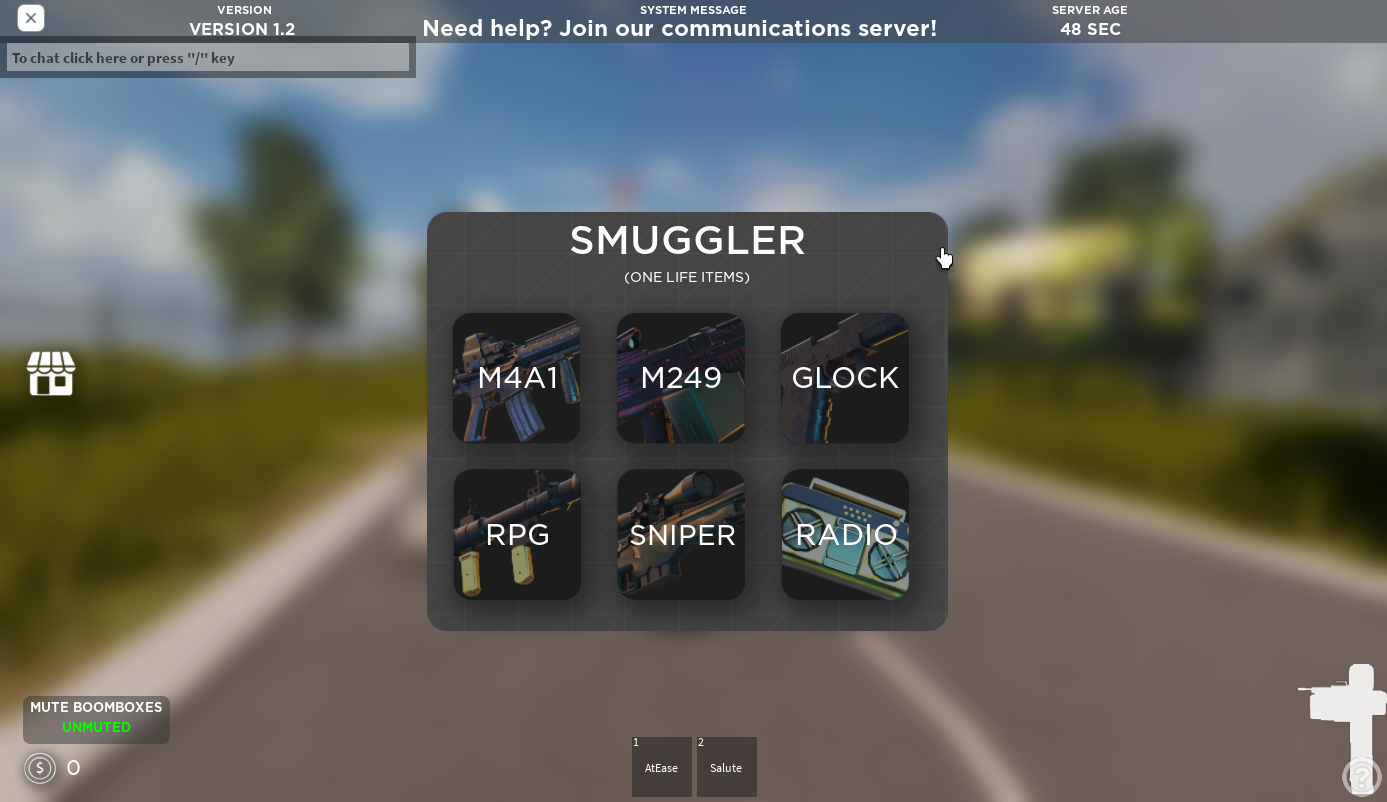Pick the GLOCK pistol tile
The image size is (1387, 802).
[x=844, y=378]
